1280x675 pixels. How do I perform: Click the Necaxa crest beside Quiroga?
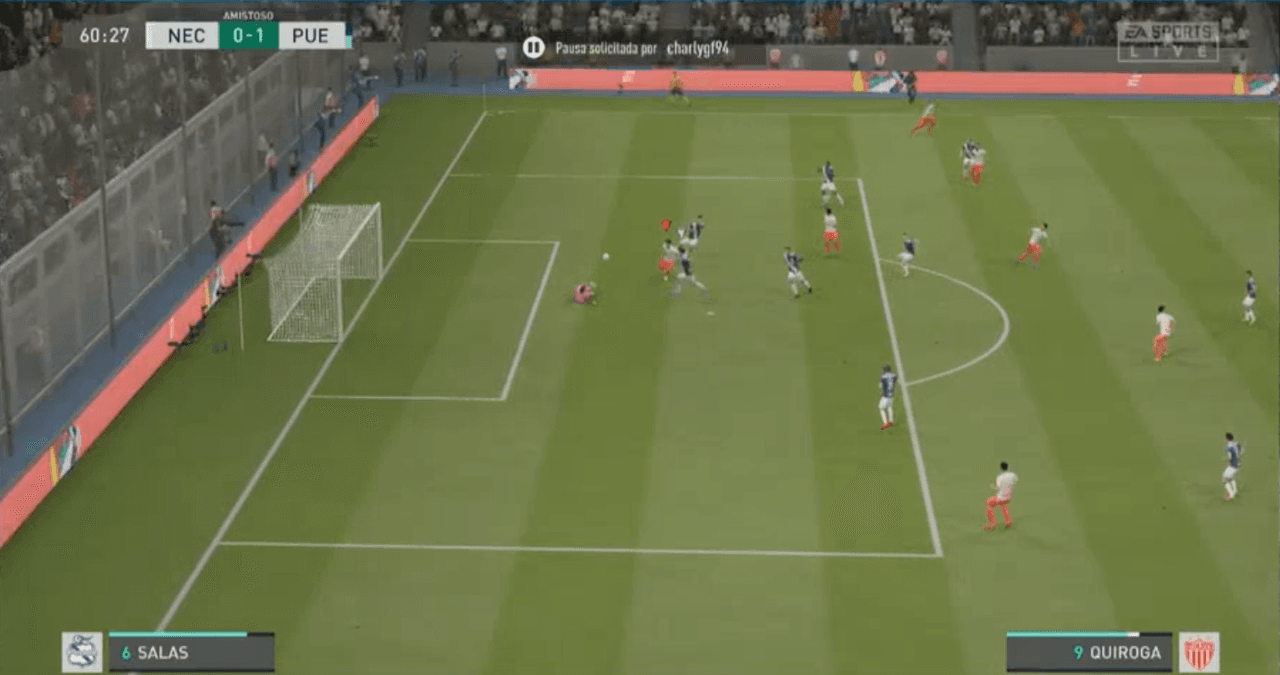click(1198, 652)
